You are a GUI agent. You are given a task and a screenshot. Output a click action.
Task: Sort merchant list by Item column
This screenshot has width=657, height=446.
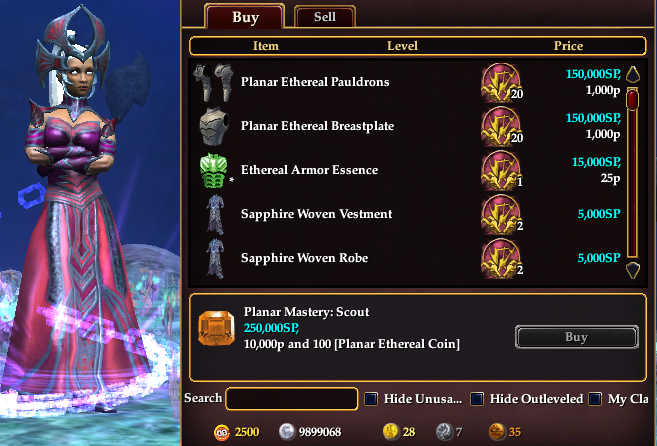click(266, 46)
